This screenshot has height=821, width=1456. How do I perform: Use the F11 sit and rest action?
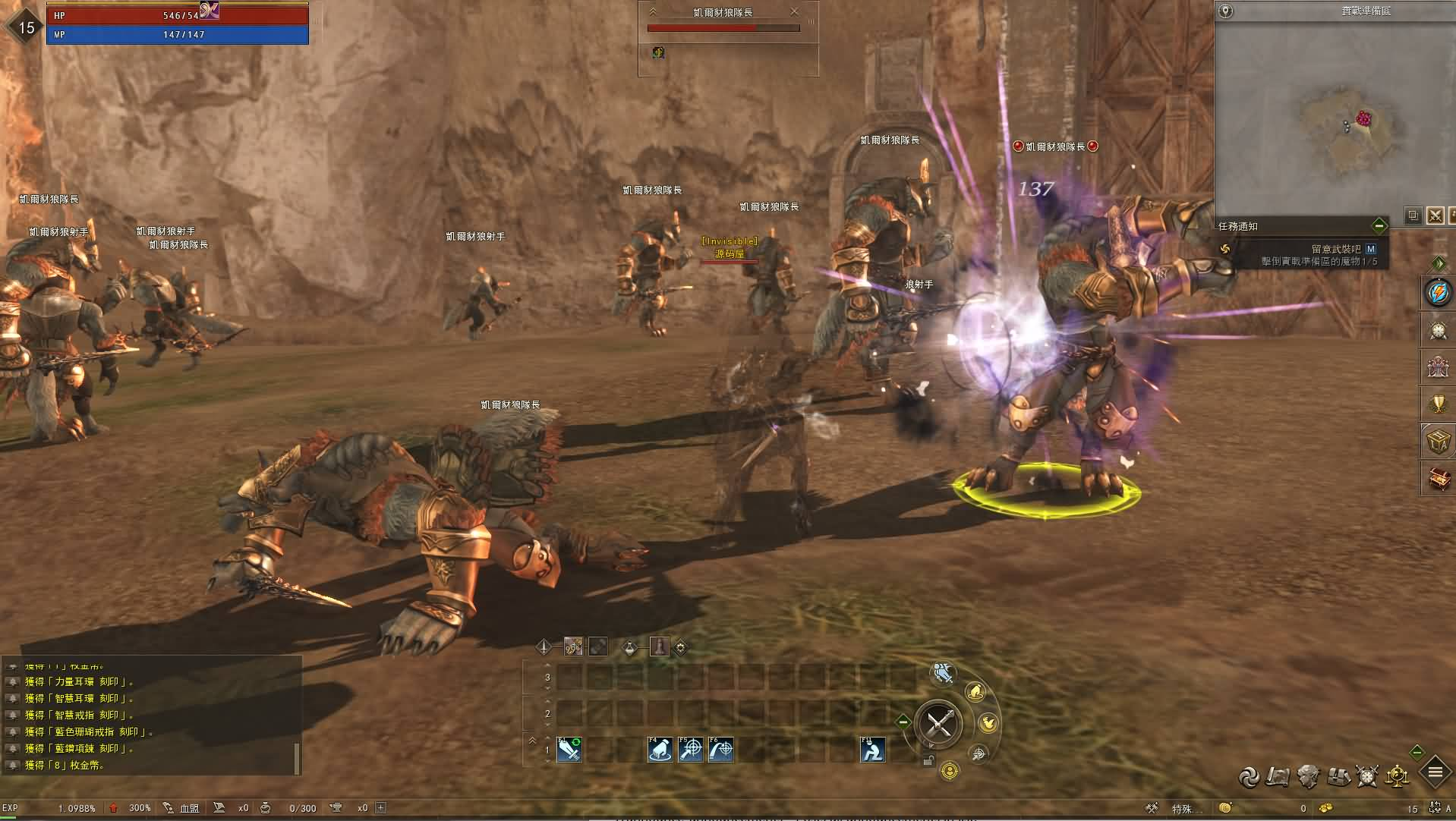tap(872, 750)
